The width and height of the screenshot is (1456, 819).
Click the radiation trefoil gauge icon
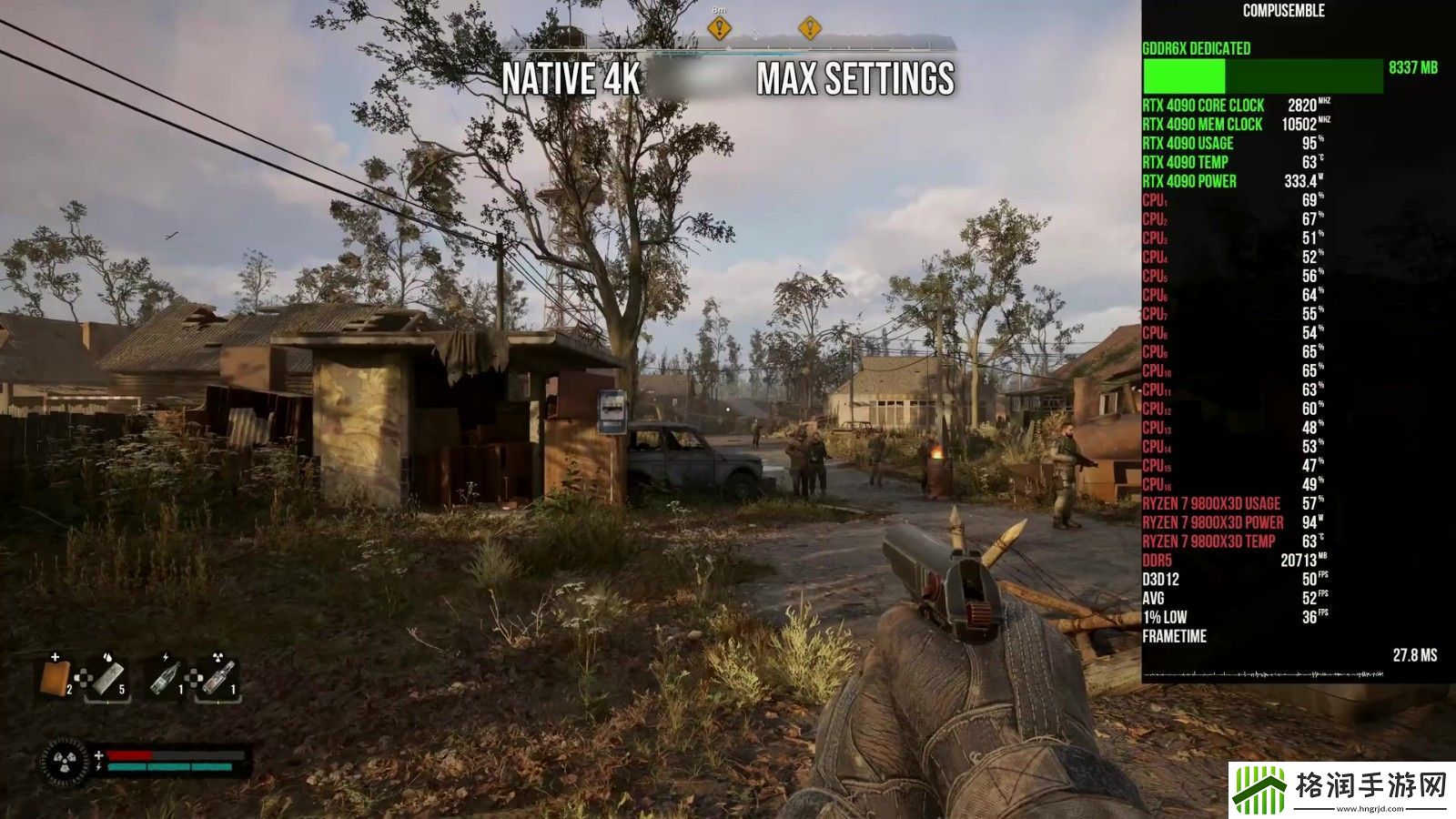coord(66,762)
